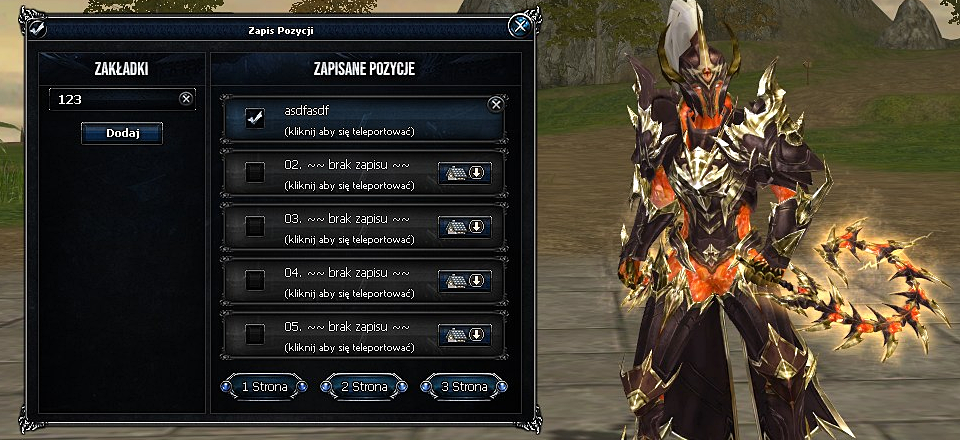Switch to 1 Strona page
Viewport: 960px width, 440px height.
(264, 386)
